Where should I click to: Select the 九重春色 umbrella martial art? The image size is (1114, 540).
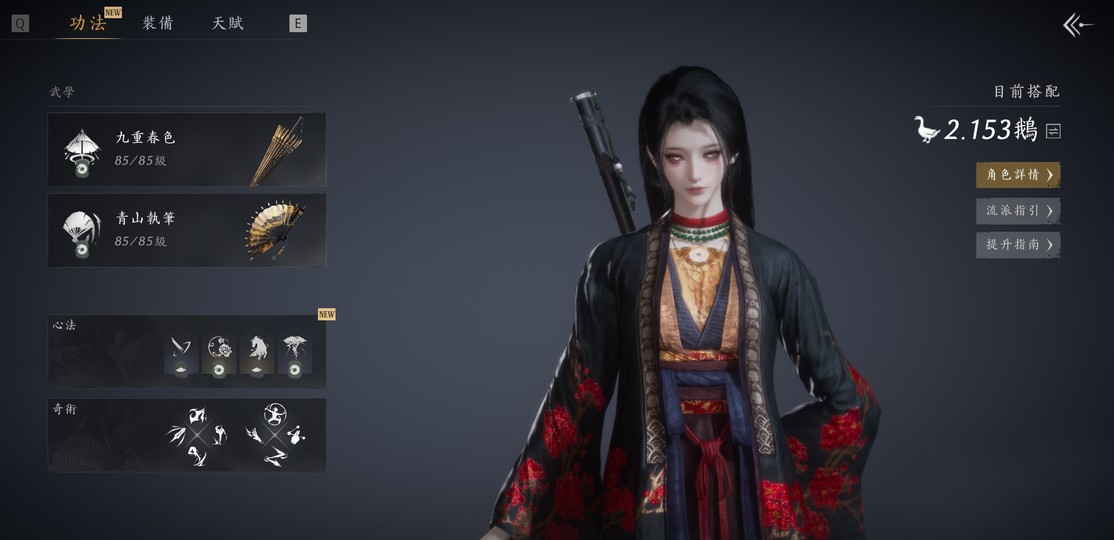[187, 149]
